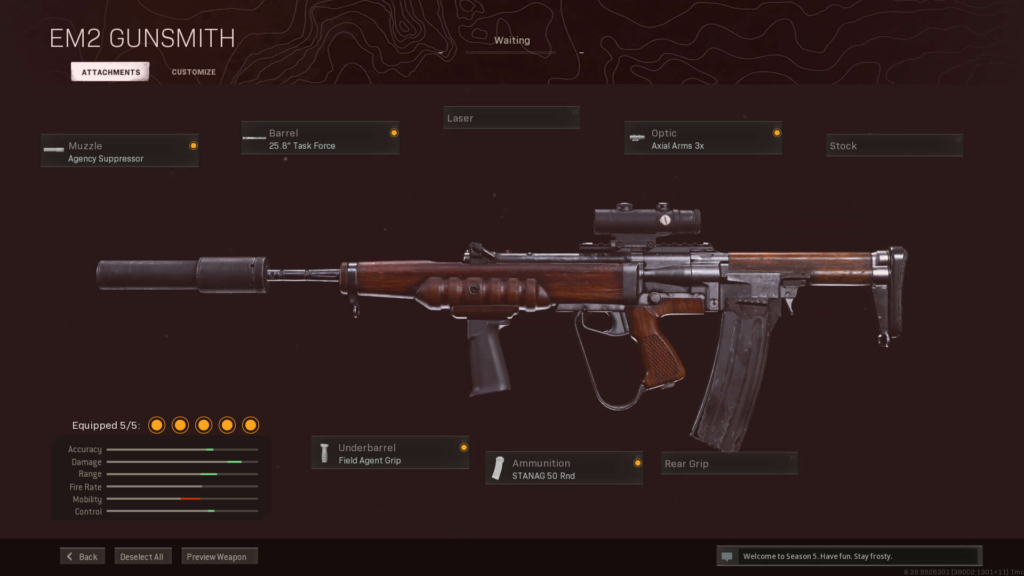Viewport: 1024px width, 576px height.
Task: Open the chat message box
Action: [x=849, y=556]
